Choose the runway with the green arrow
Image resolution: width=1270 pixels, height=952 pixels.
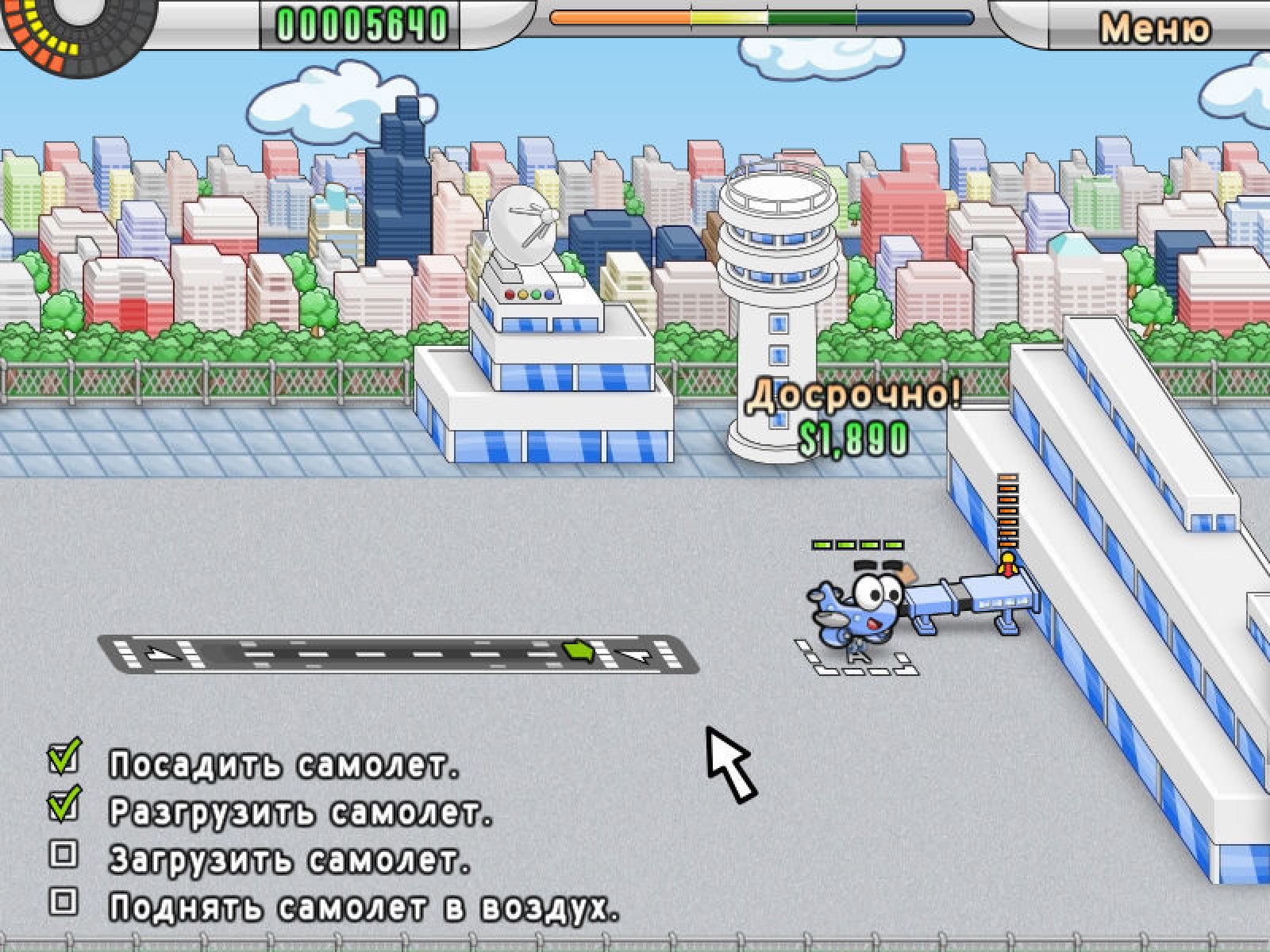point(398,654)
